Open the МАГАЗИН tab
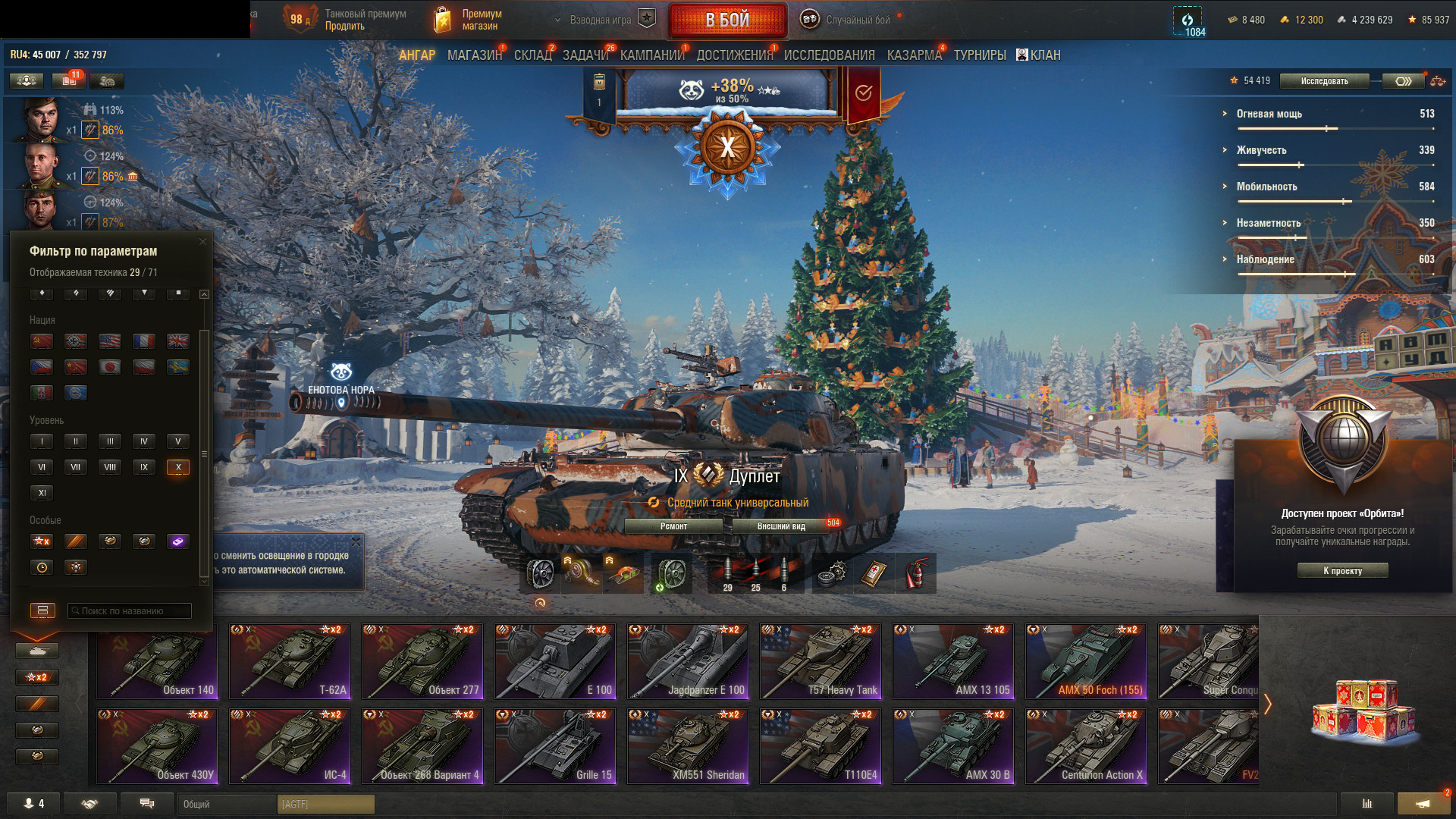This screenshot has height=819, width=1456. point(474,55)
